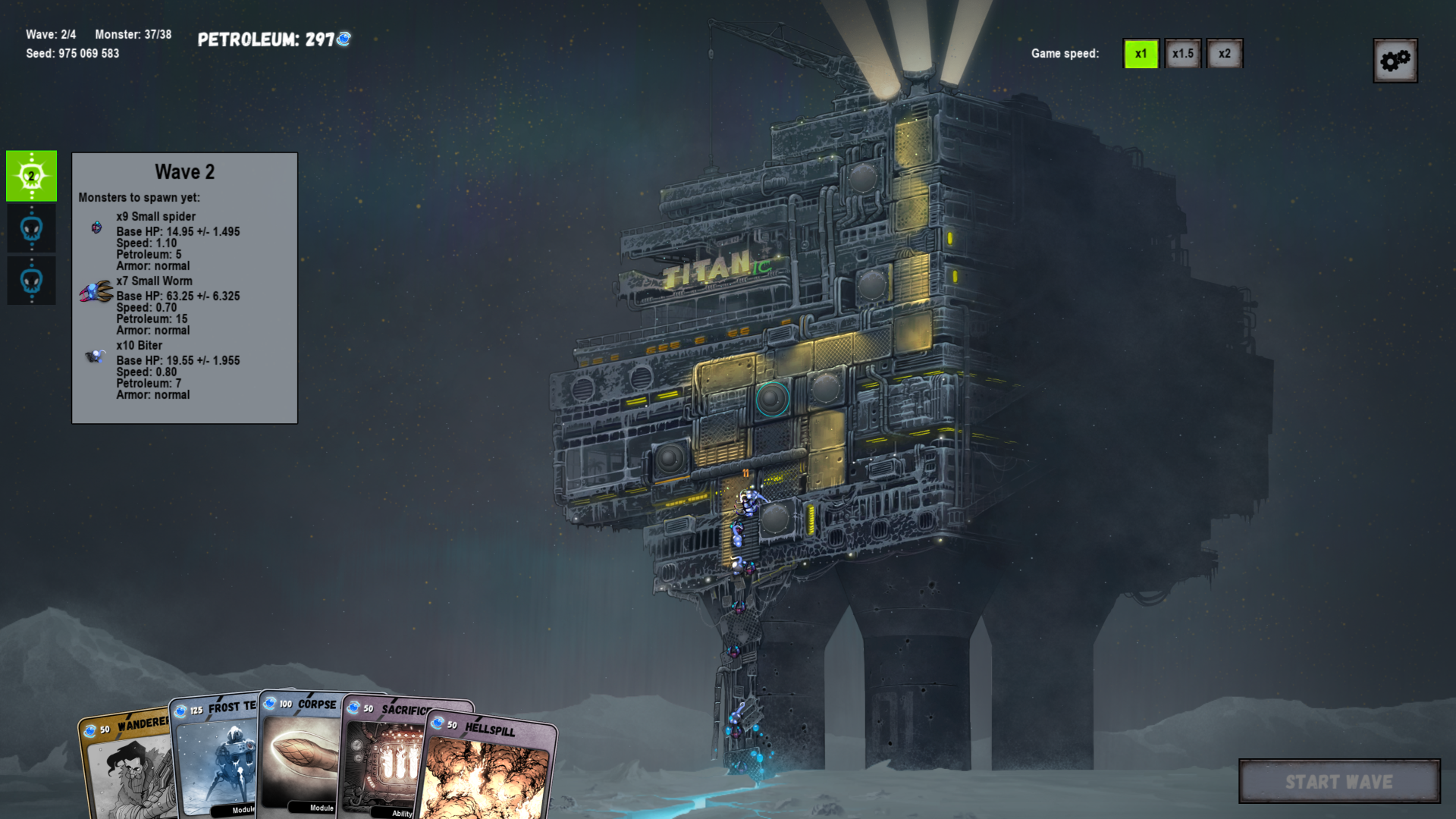Choose the x2 game speed
The height and width of the screenshot is (819, 1456).
pyautogui.click(x=1224, y=54)
